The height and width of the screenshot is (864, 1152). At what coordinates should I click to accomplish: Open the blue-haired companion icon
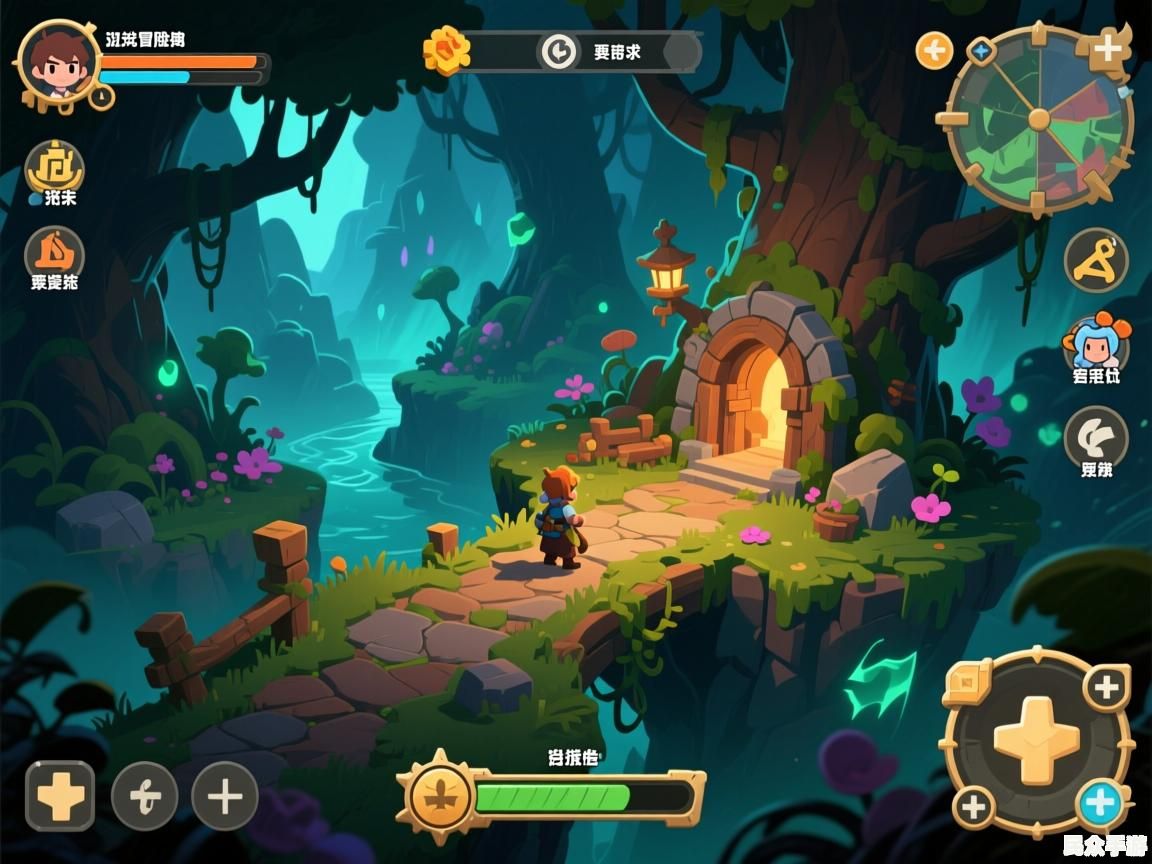(x=1095, y=343)
